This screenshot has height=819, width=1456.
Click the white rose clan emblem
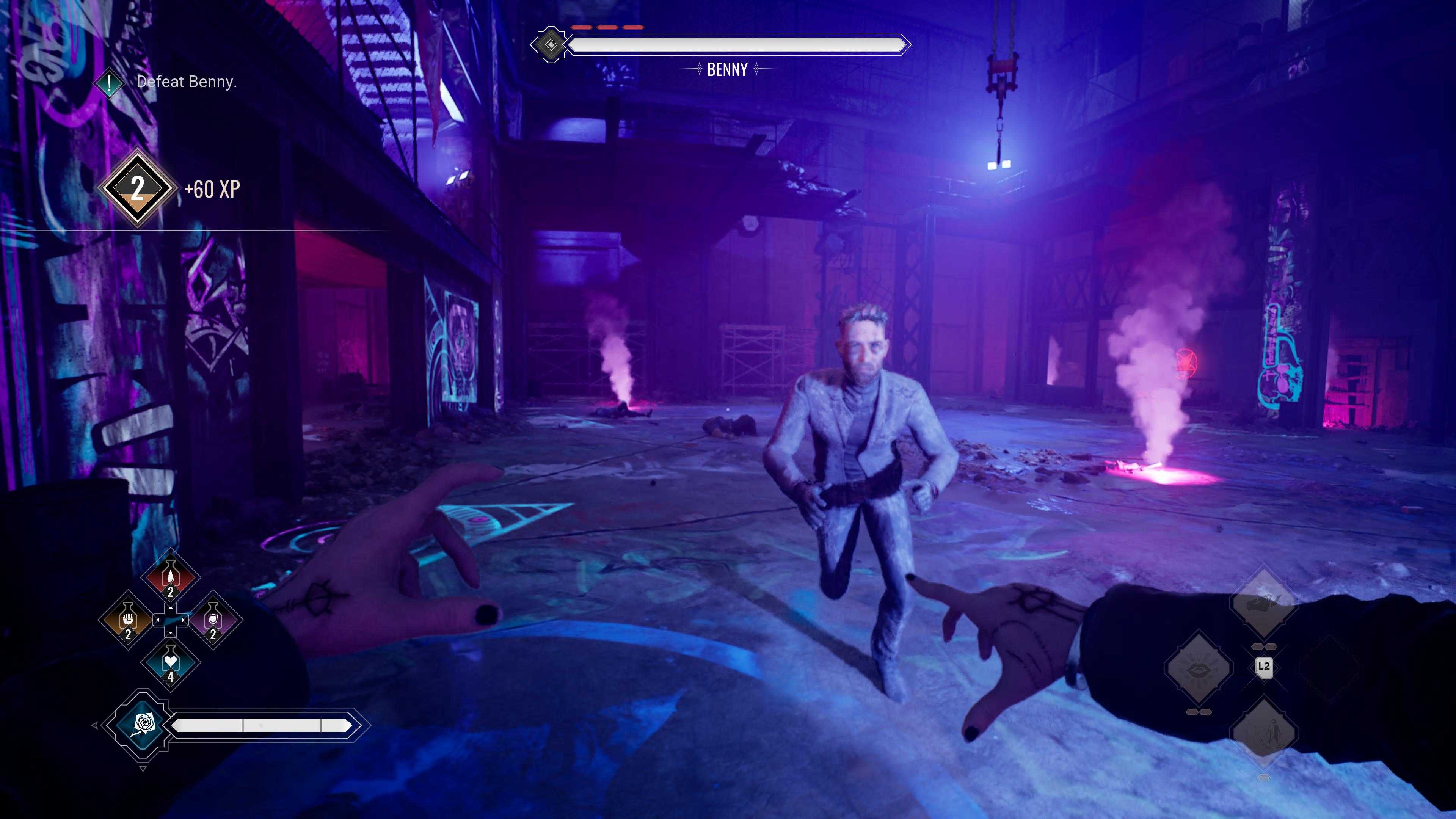coord(143,724)
